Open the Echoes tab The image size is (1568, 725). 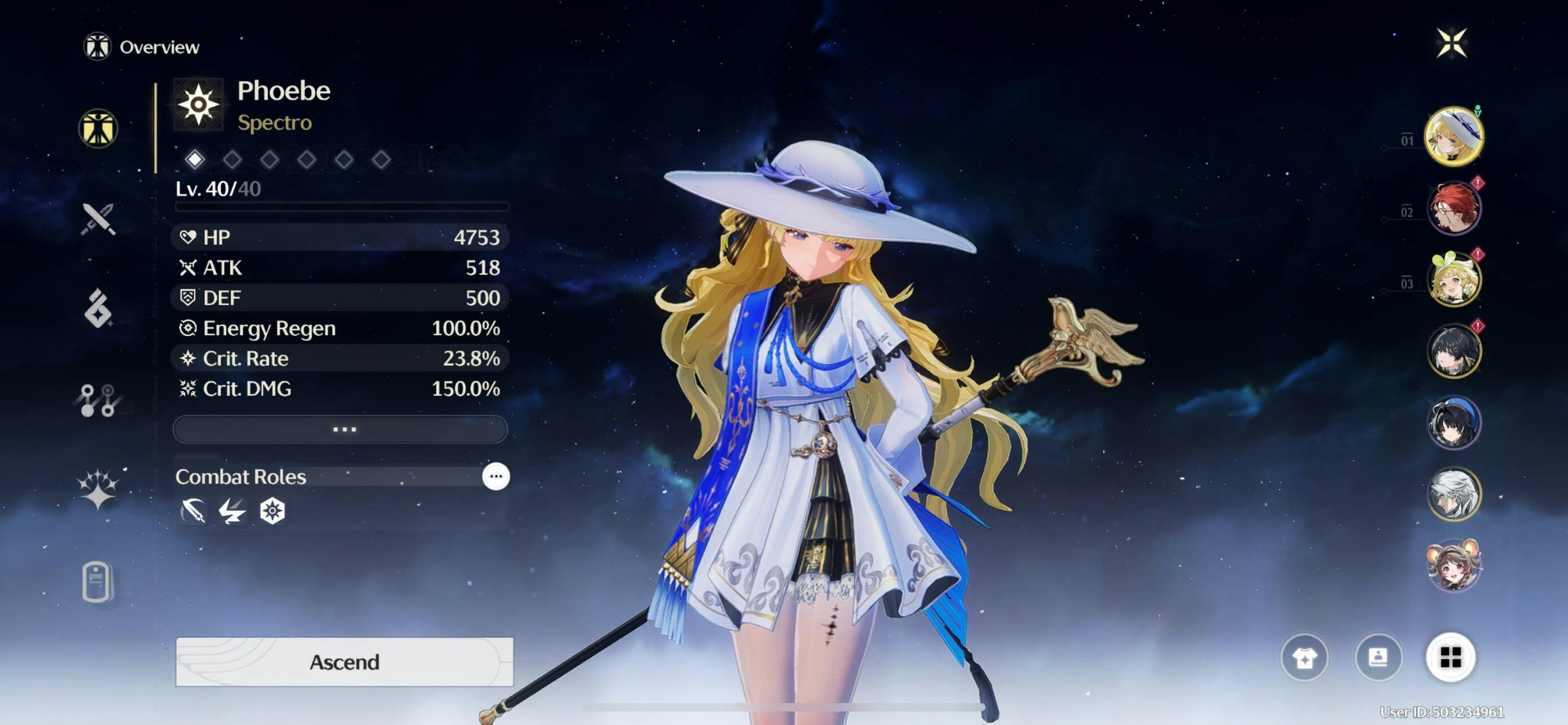(x=98, y=309)
